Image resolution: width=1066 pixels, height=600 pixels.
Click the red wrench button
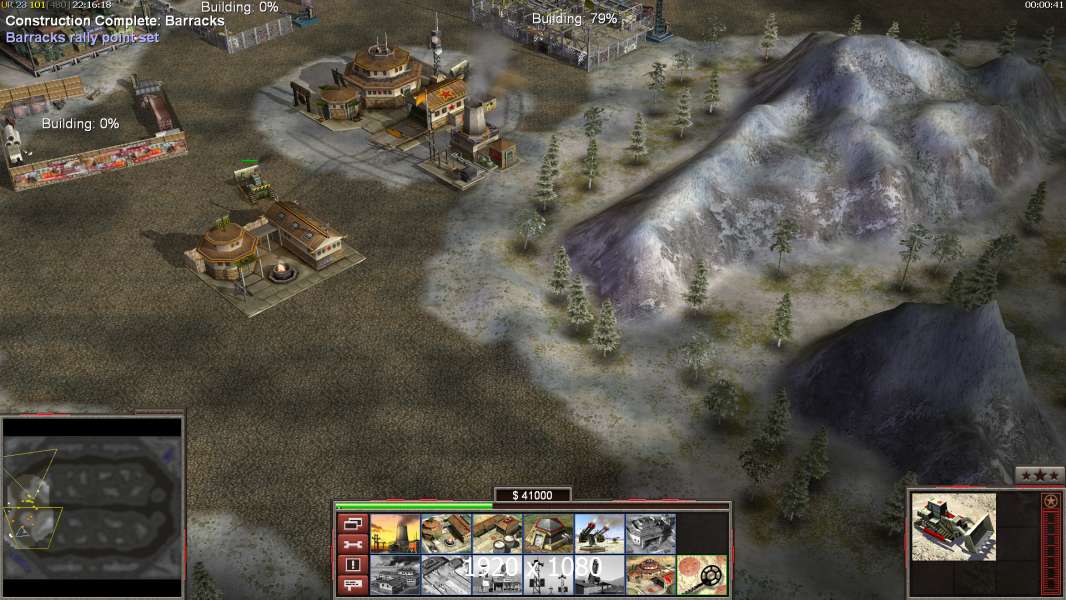[x=352, y=544]
